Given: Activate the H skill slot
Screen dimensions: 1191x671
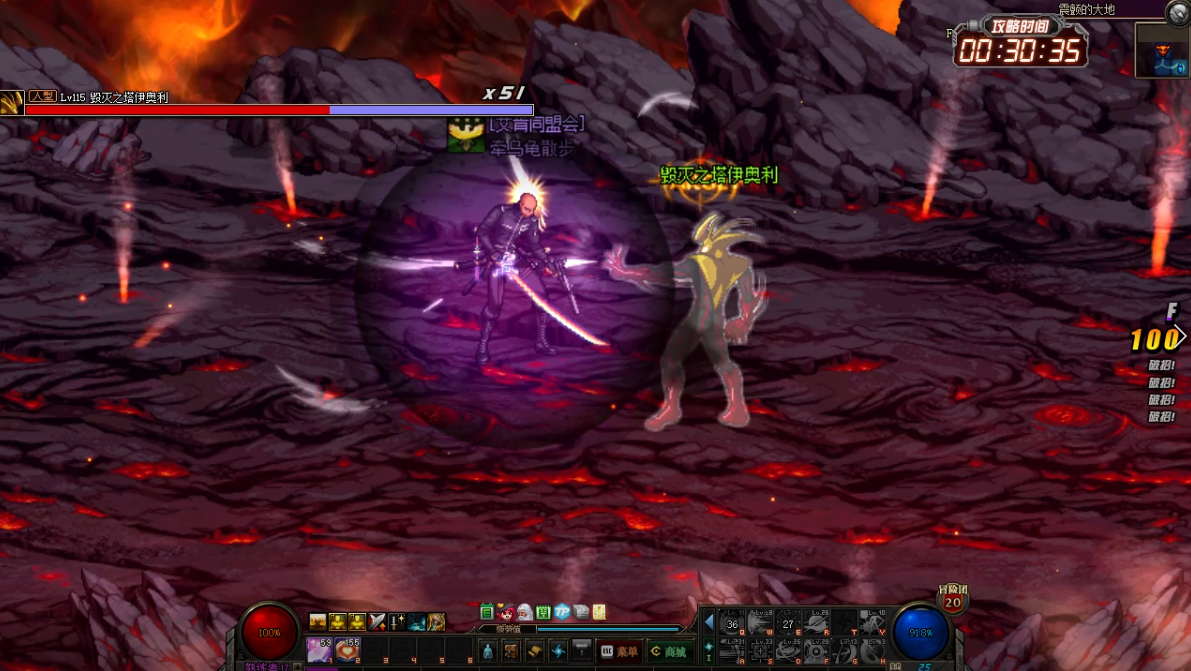Looking at the screenshot, I should (872, 652).
